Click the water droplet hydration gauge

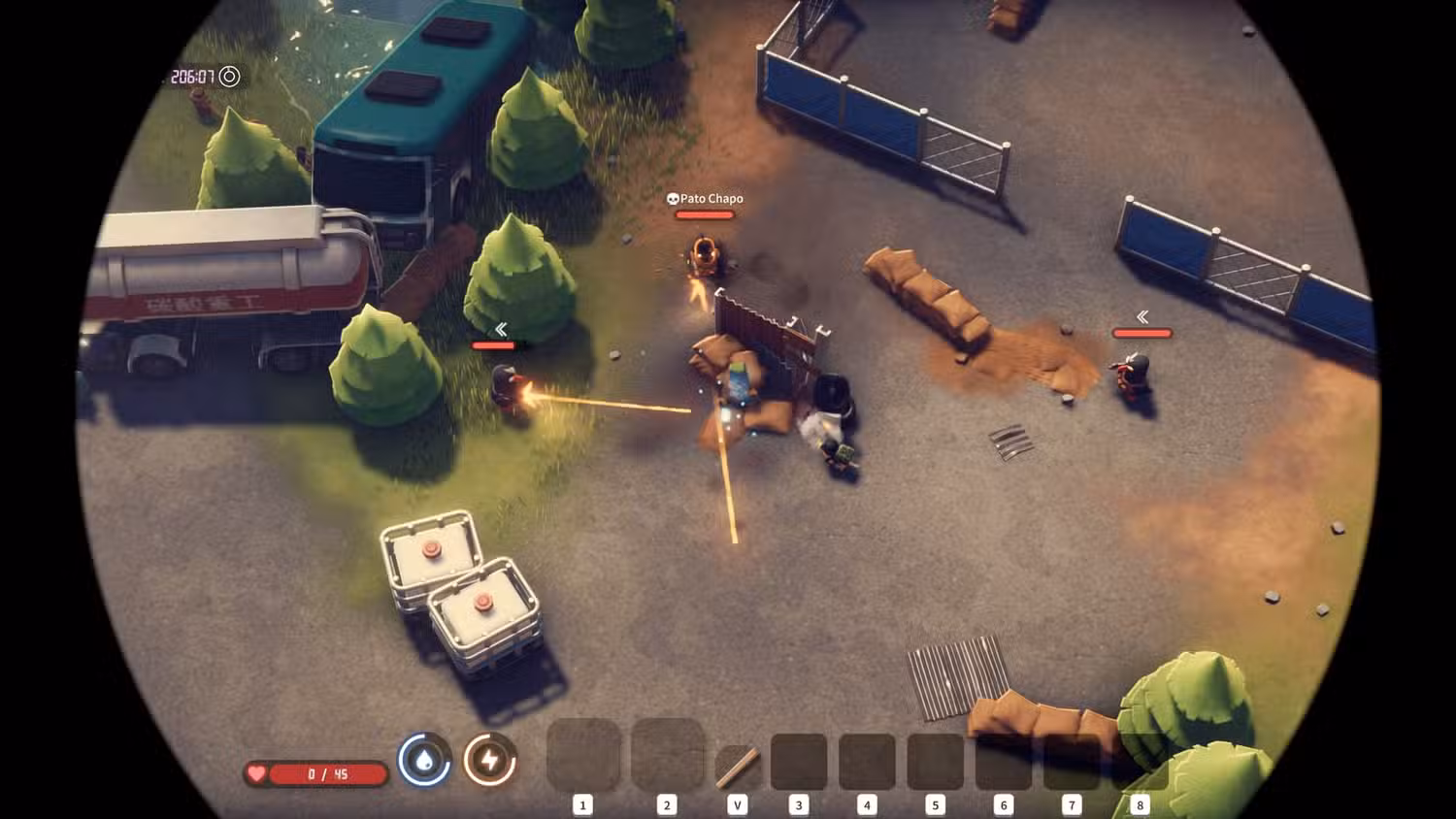pyautogui.click(x=424, y=760)
